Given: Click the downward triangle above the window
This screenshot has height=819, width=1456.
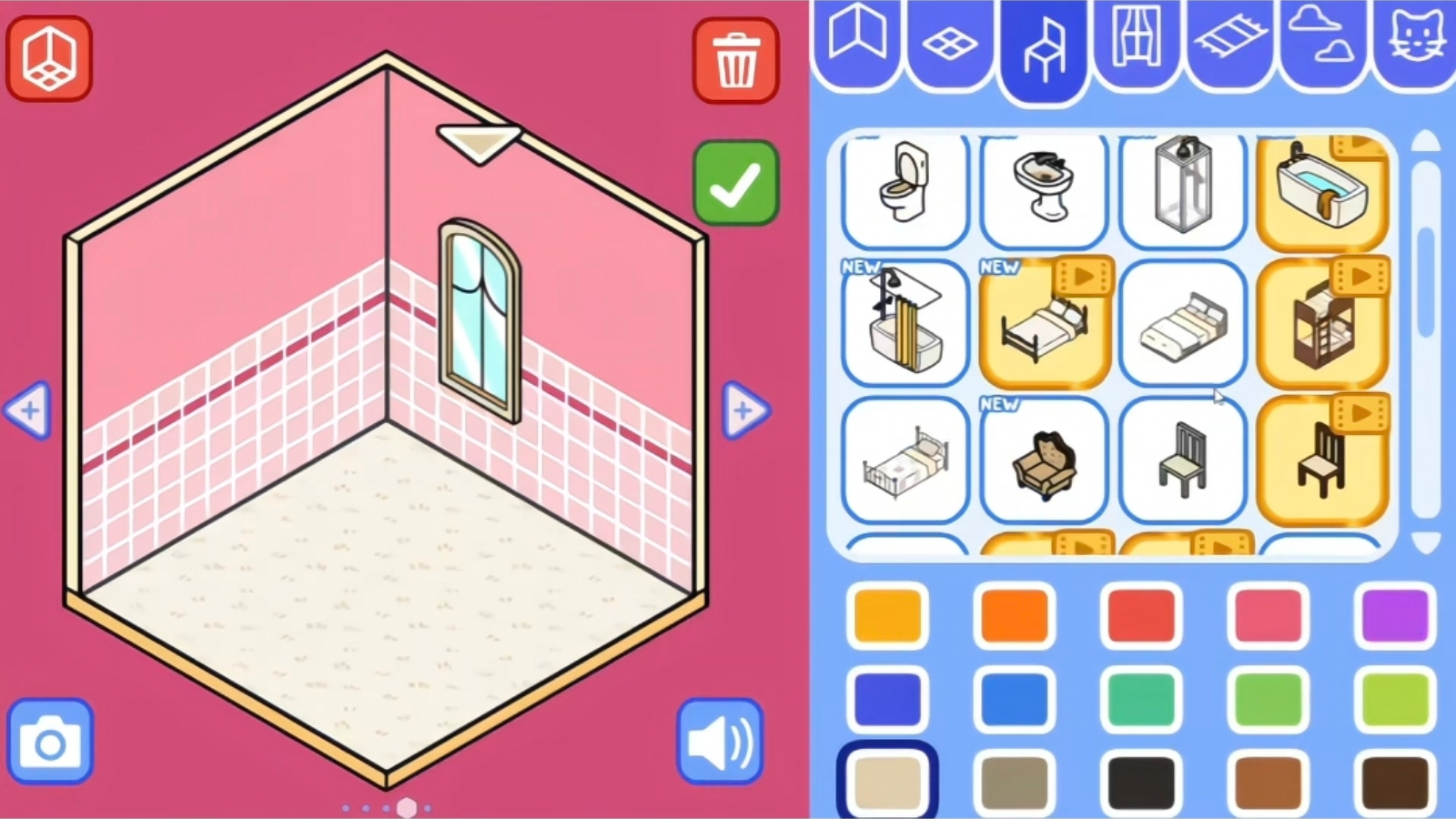Looking at the screenshot, I should tap(477, 142).
